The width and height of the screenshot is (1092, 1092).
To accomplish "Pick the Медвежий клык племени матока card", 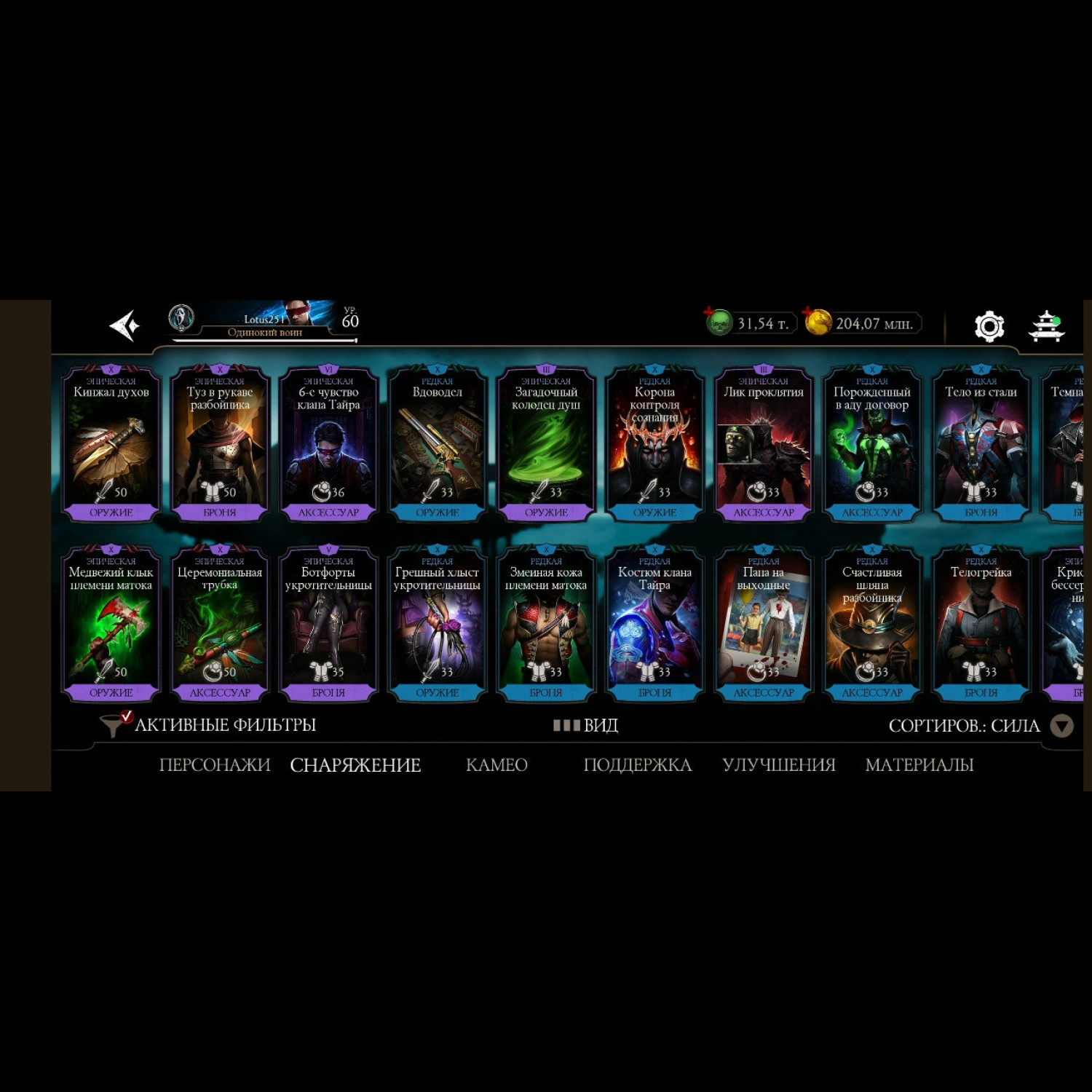I will (111, 625).
